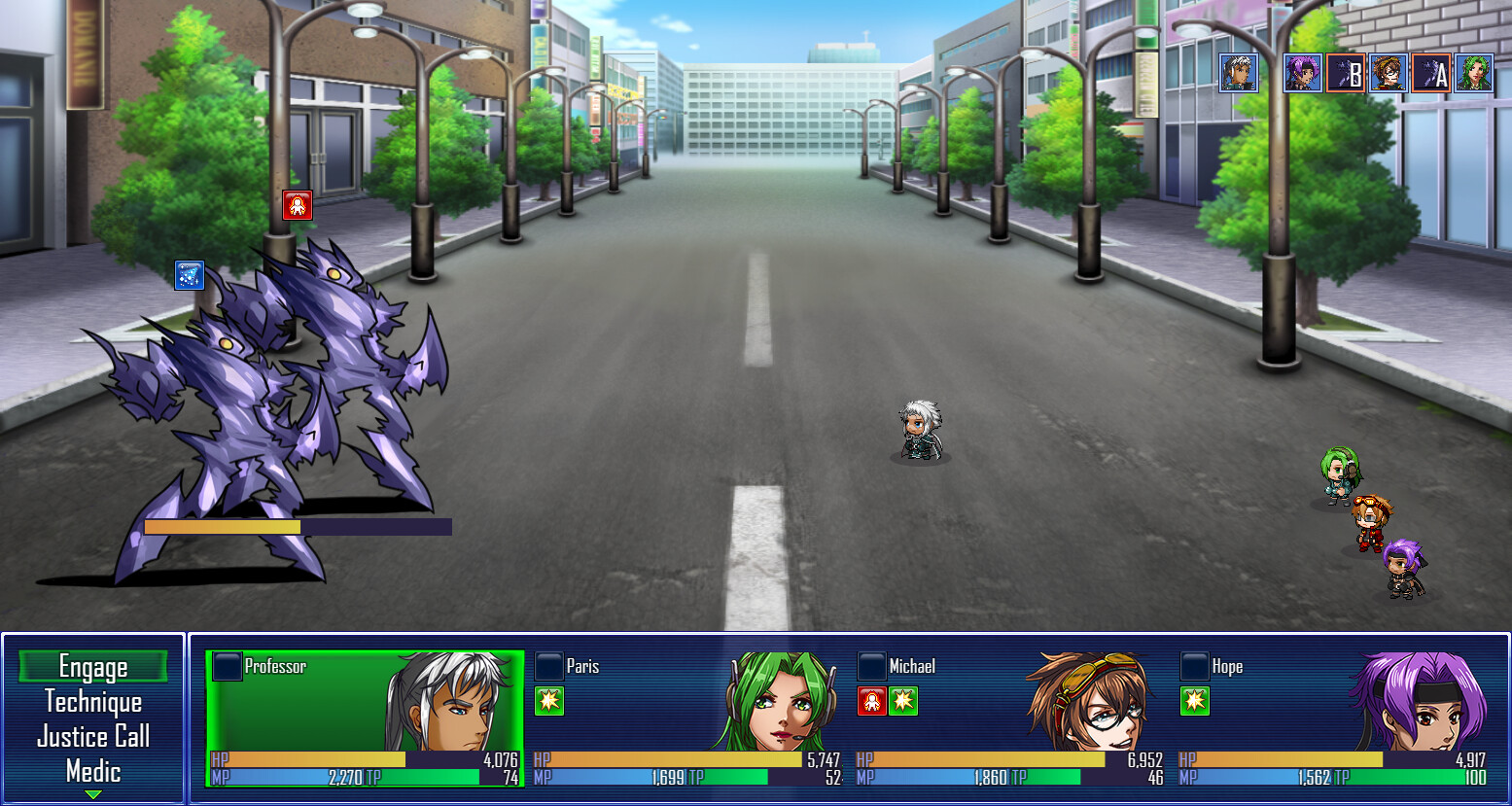Viewport: 1512px width, 806px height.
Task: Select the Engage command
Action: tap(93, 667)
